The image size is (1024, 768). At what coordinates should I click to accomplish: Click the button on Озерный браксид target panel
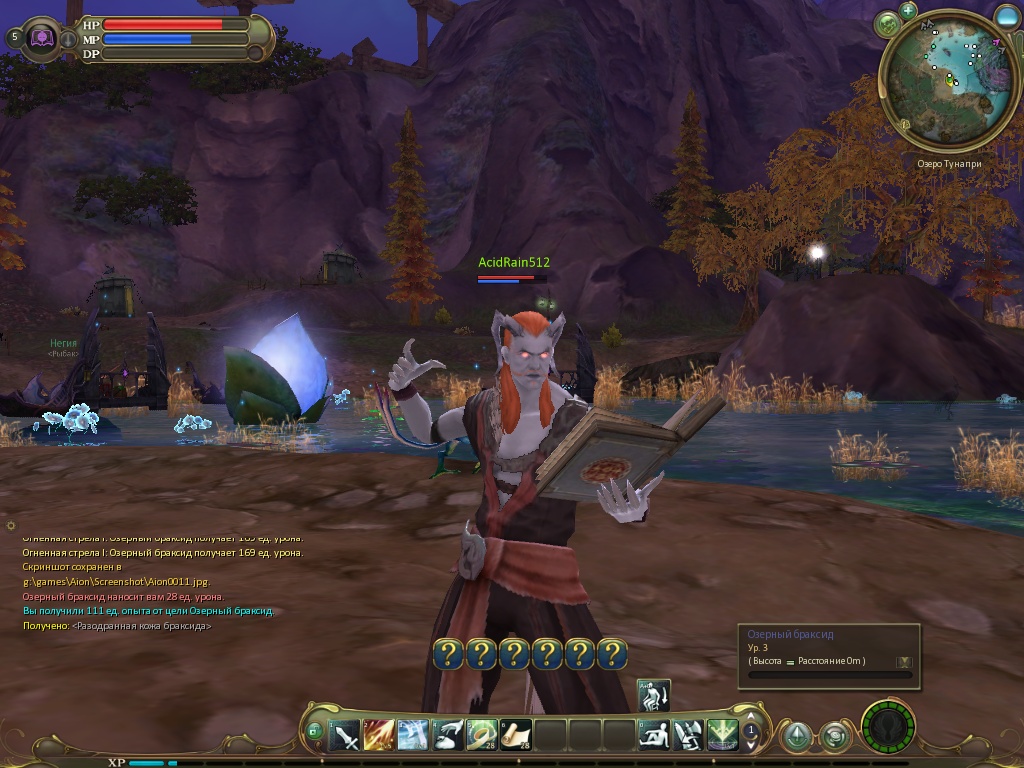[904, 661]
